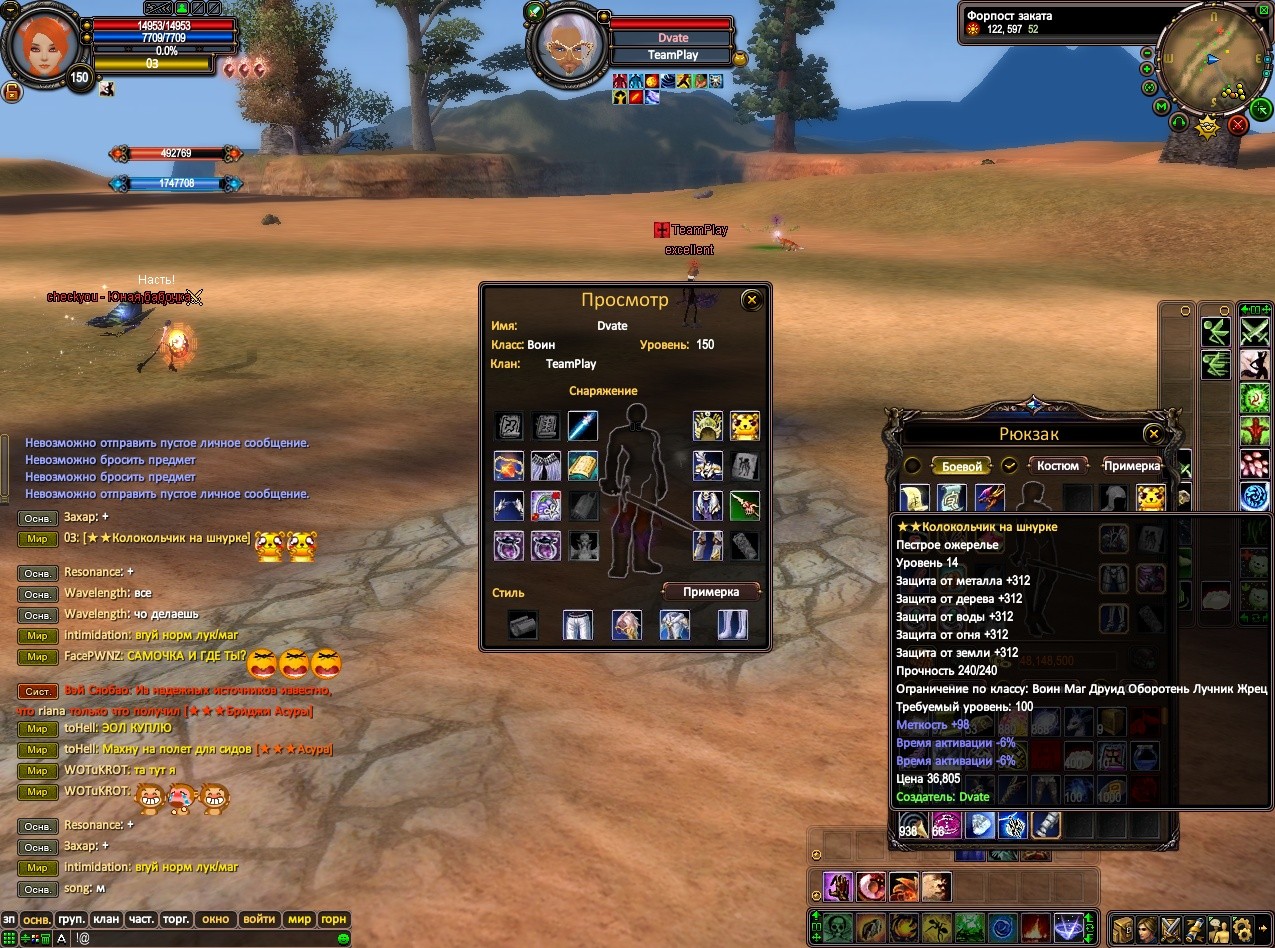Switch chat to the торг. tab

pos(177,919)
